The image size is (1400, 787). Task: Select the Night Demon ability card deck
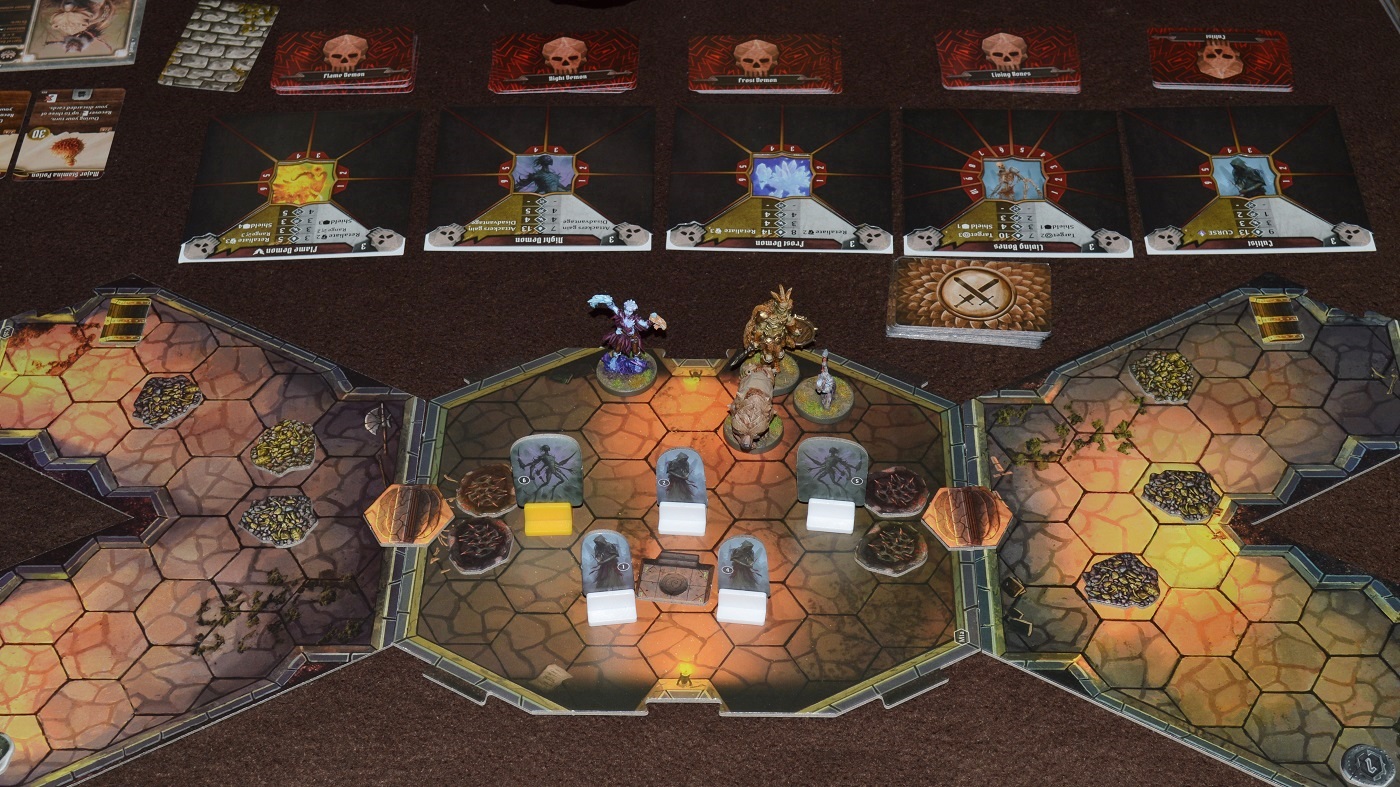click(x=563, y=61)
